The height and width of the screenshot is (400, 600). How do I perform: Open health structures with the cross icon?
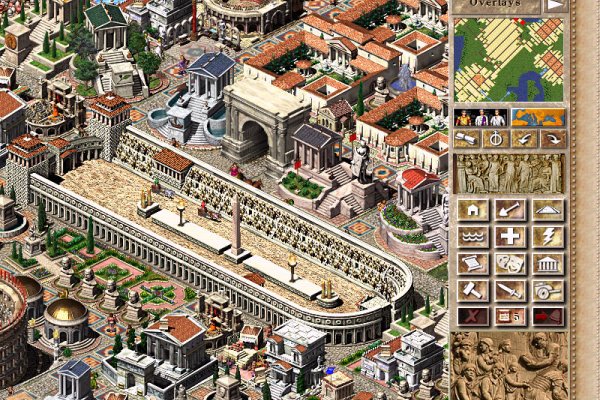coord(510,237)
